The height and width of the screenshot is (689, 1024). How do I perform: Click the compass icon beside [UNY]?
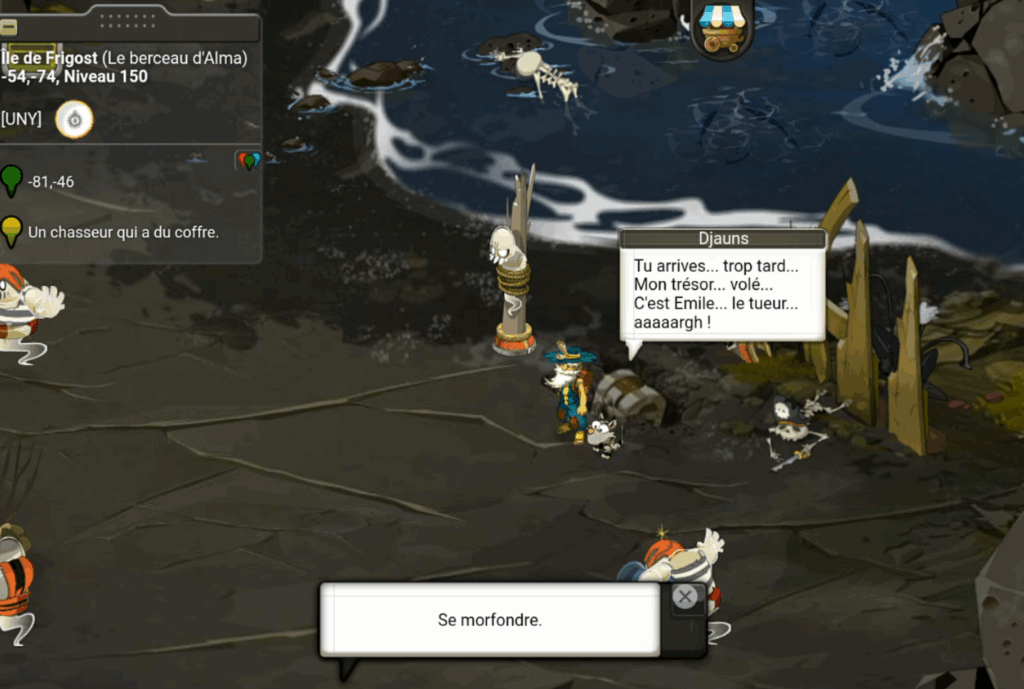74,120
